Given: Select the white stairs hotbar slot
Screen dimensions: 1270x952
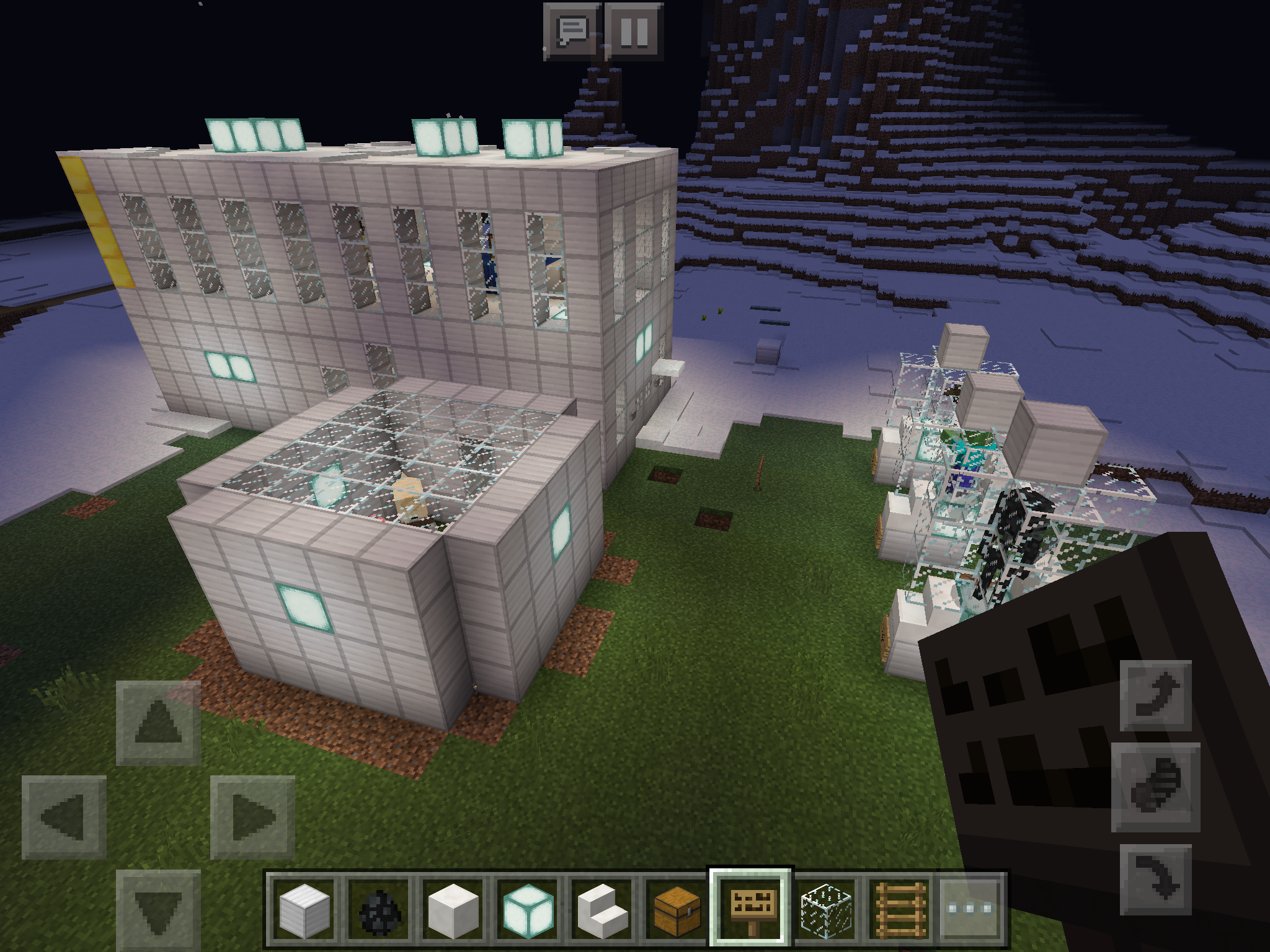Looking at the screenshot, I should [602, 909].
